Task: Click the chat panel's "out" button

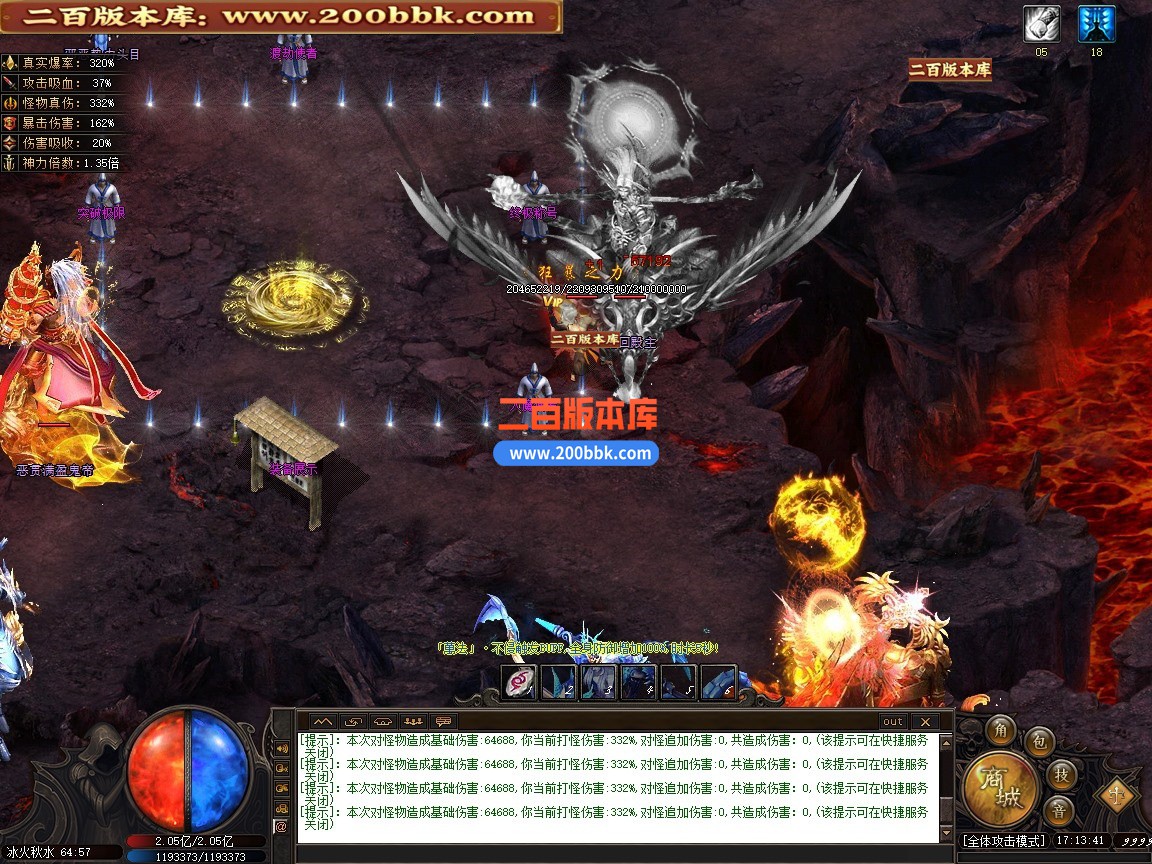Action: click(x=892, y=721)
